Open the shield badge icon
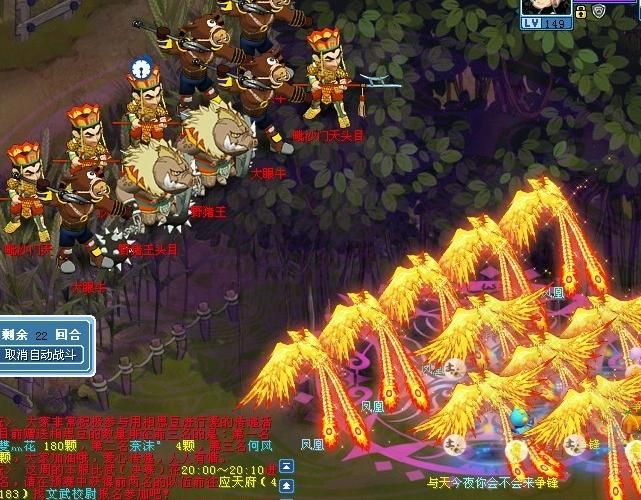This screenshot has height=500, width=641. [598, 11]
